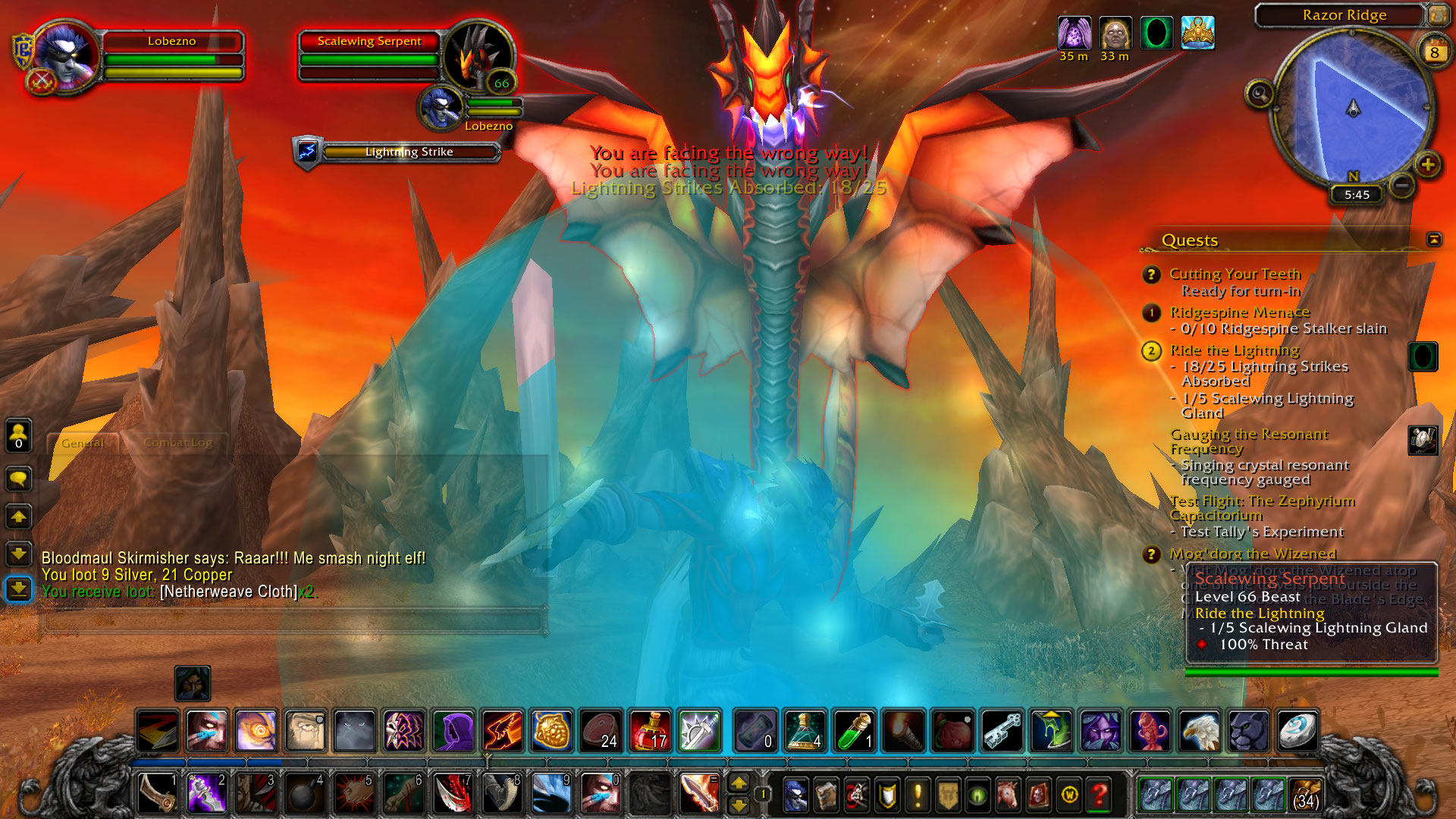The height and width of the screenshot is (819, 1456).
Task: Open the main backpack showing 34 slots
Action: 1305,795
